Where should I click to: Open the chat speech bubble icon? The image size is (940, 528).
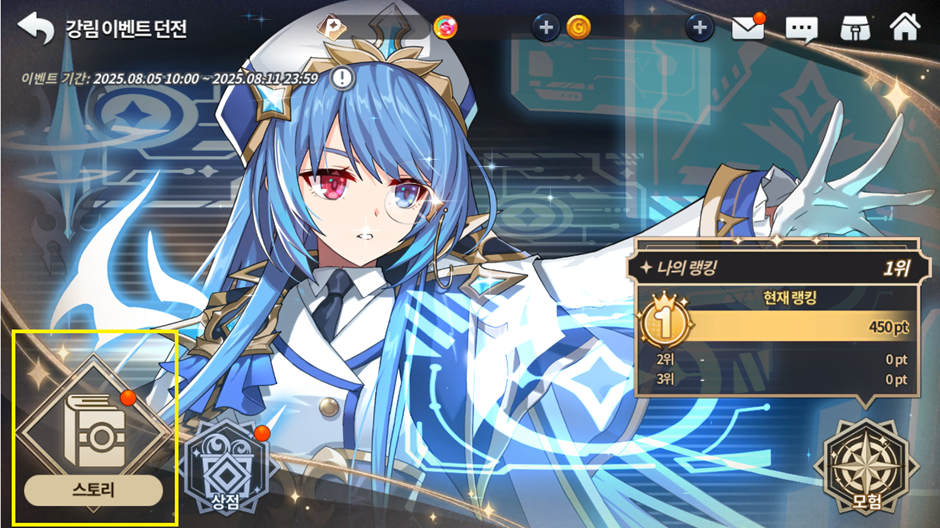(x=801, y=28)
